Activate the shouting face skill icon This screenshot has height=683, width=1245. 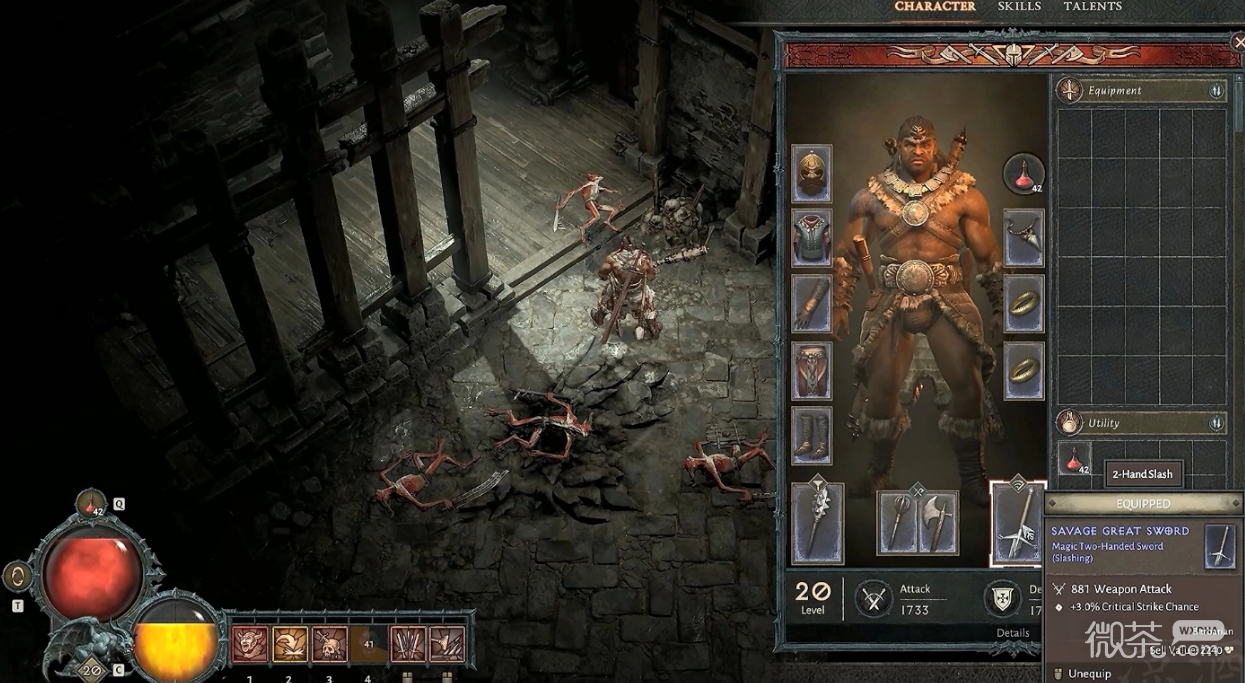250,645
